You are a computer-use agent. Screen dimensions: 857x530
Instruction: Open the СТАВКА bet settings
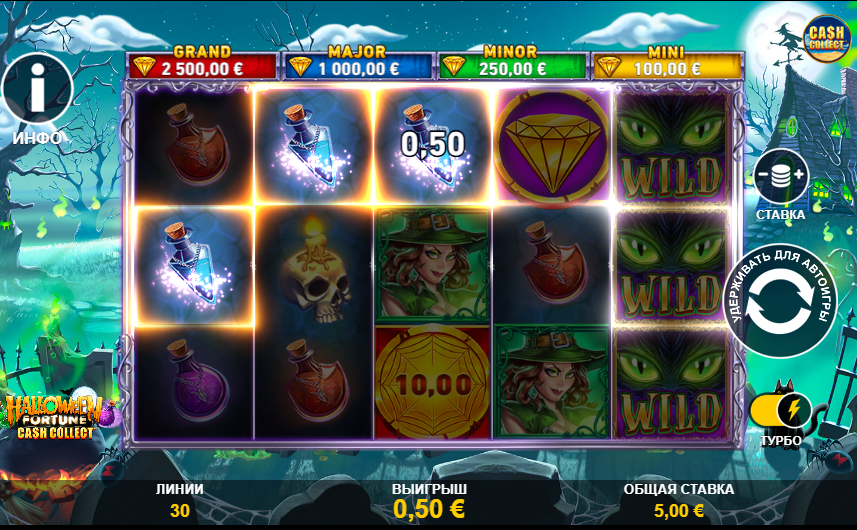pos(781,177)
